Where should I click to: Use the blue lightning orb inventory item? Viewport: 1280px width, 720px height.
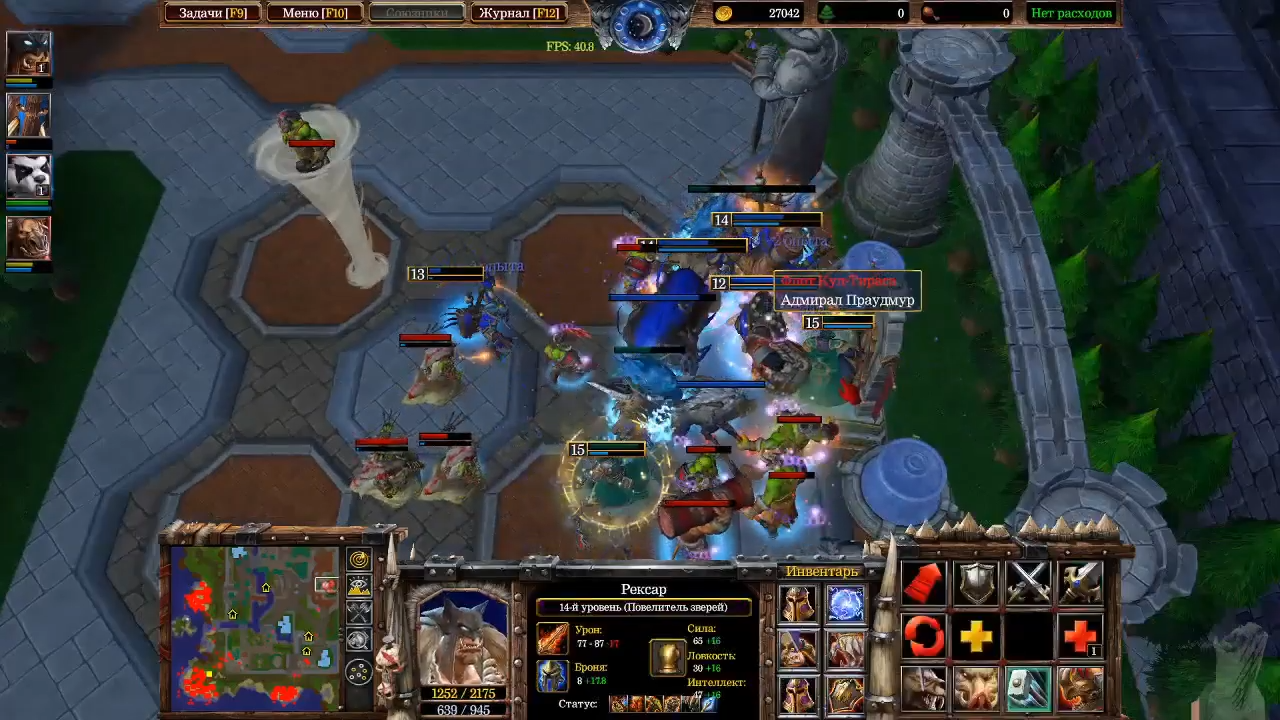[x=846, y=604]
